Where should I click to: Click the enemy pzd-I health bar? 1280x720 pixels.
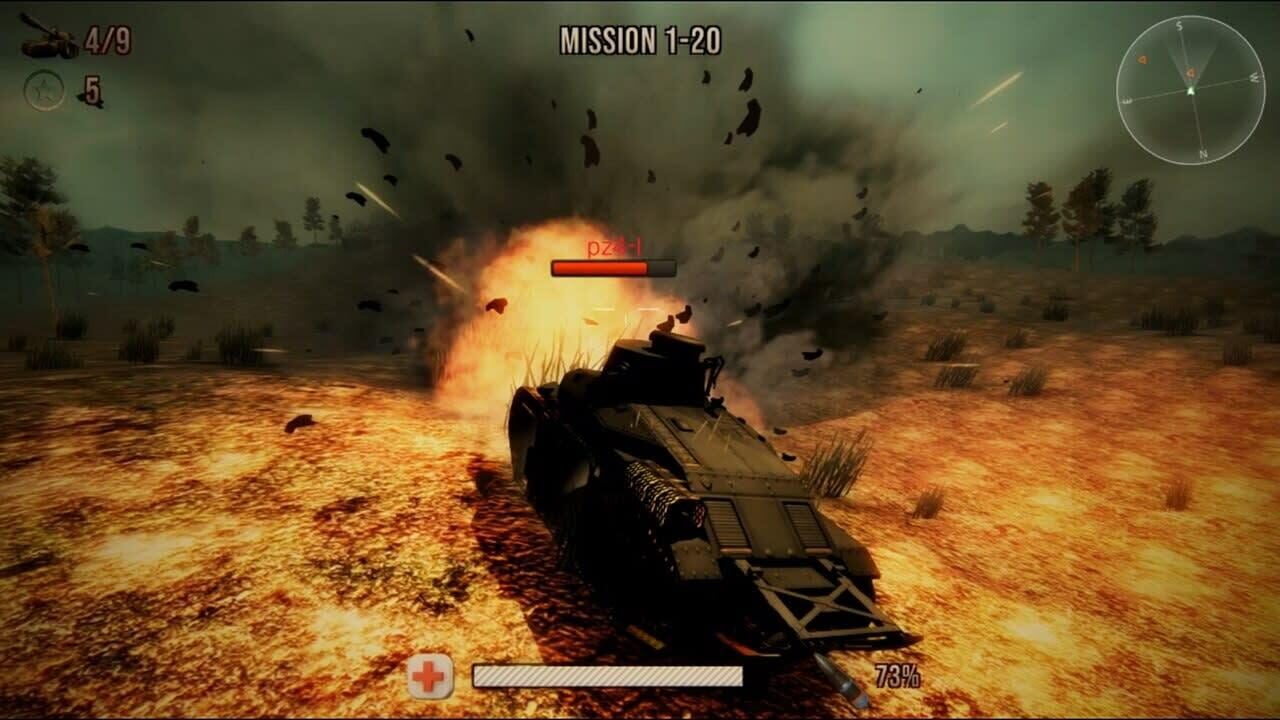coord(611,268)
